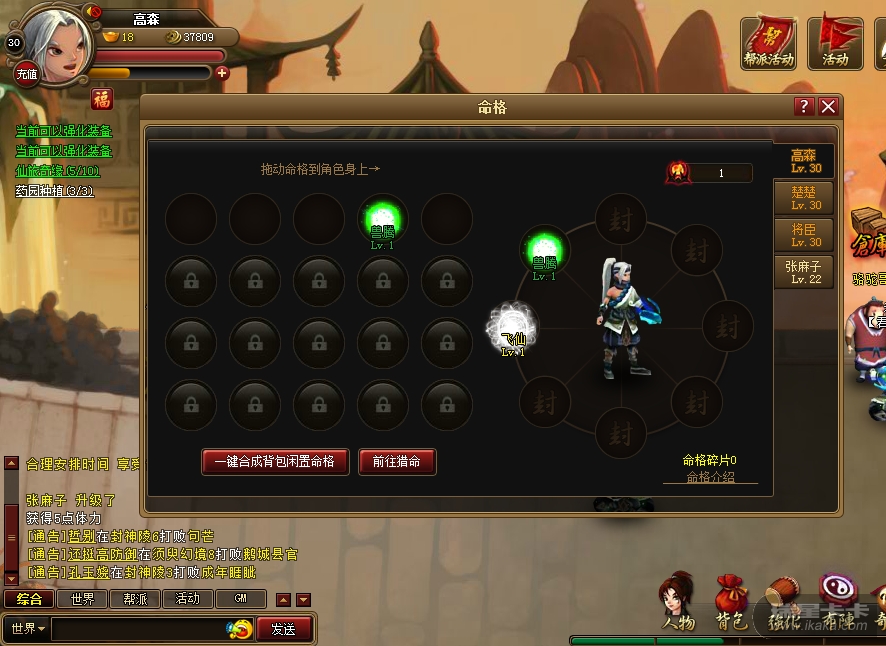Switch chat to the 世界 tab
This screenshot has width=886, height=646.
point(82,599)
